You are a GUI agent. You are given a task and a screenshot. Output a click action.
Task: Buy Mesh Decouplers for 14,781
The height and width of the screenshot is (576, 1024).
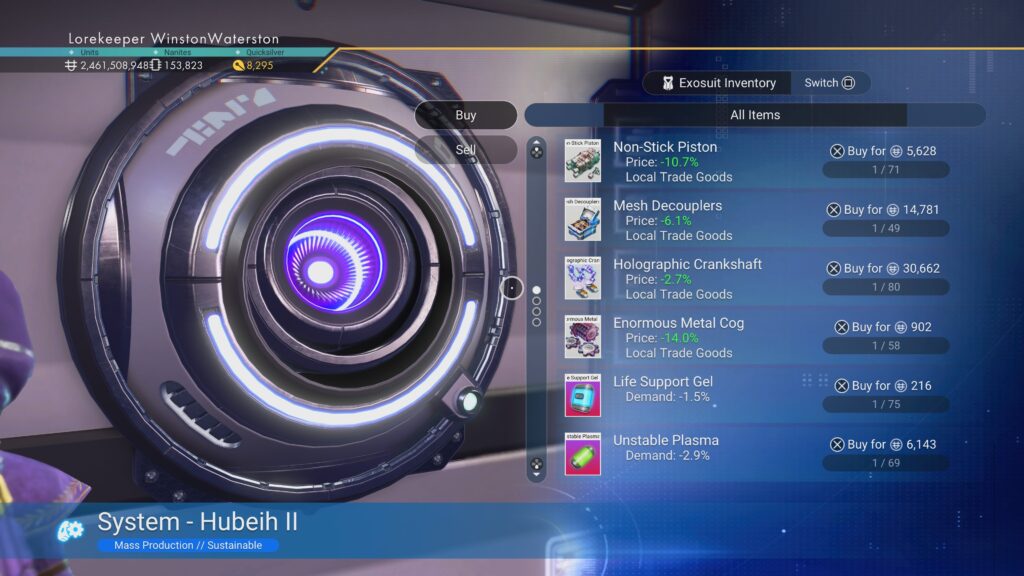[x=883, y=210]
